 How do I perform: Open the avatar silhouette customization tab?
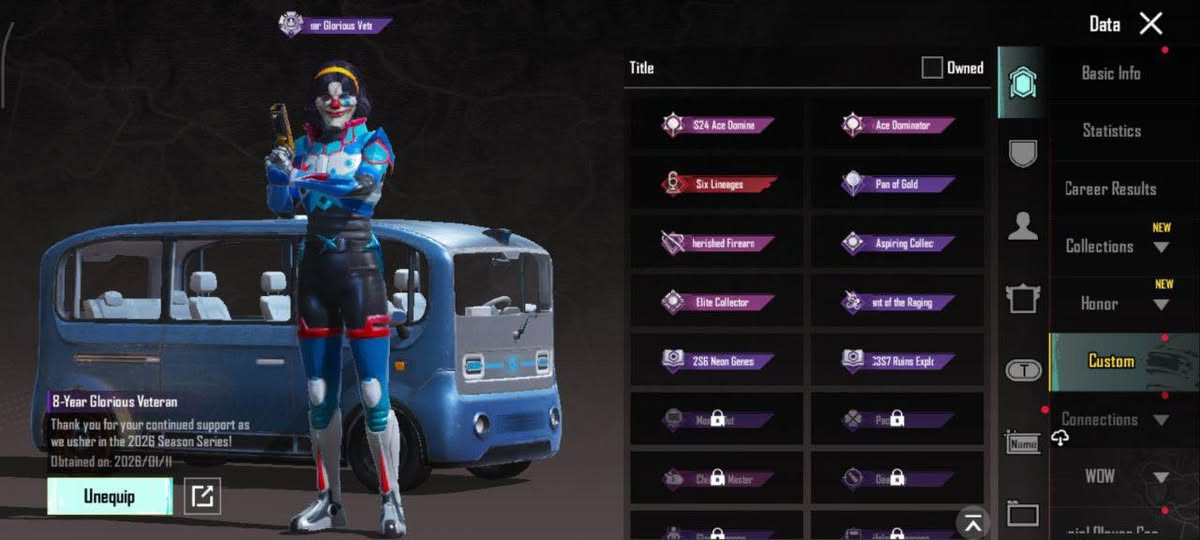tap(1022, 227)
